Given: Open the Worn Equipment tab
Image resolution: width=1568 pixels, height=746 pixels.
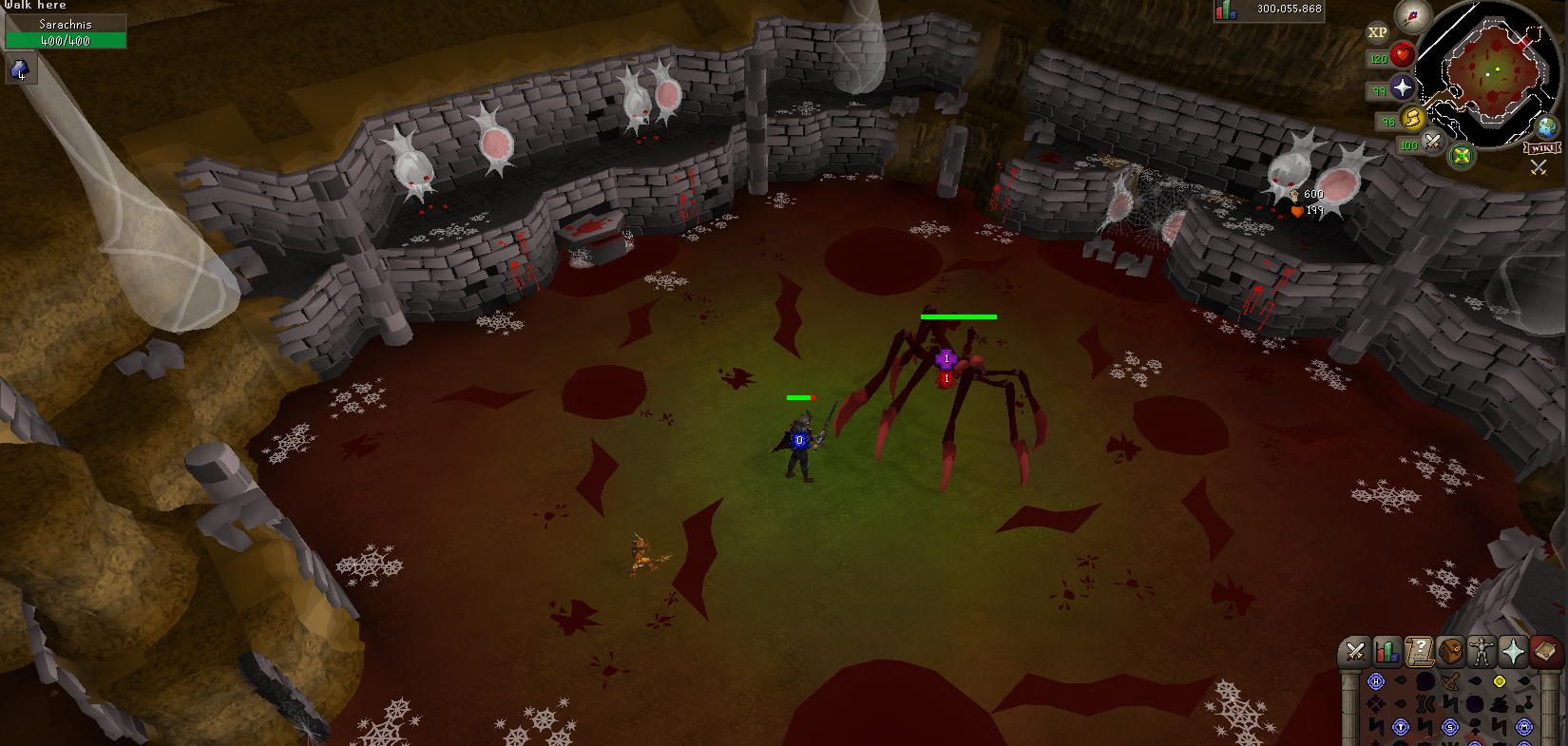Looking at the screenshot, I should (x=1482, y=651).
